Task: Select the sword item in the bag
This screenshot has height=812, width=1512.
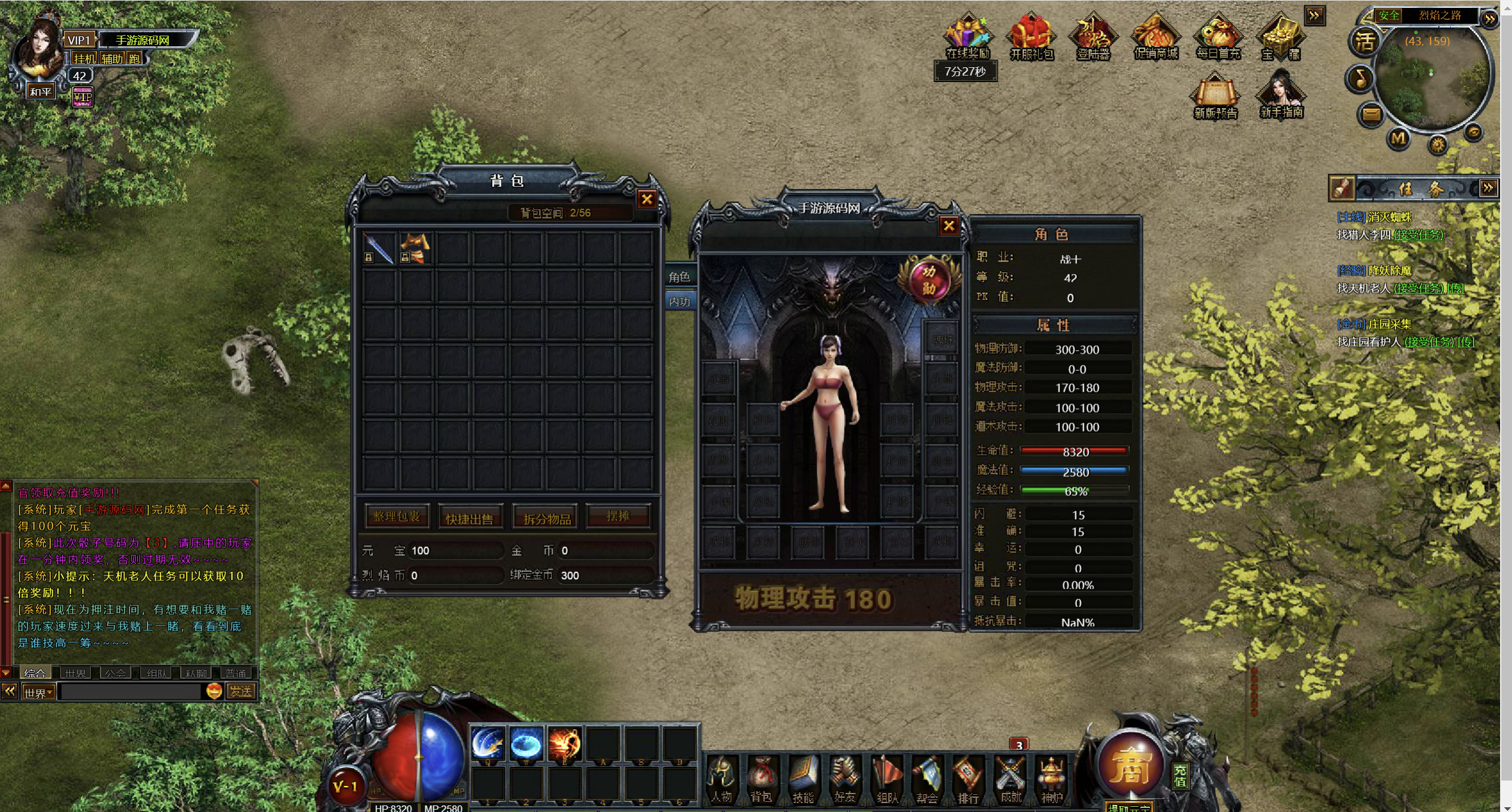Action: (379, 248)
